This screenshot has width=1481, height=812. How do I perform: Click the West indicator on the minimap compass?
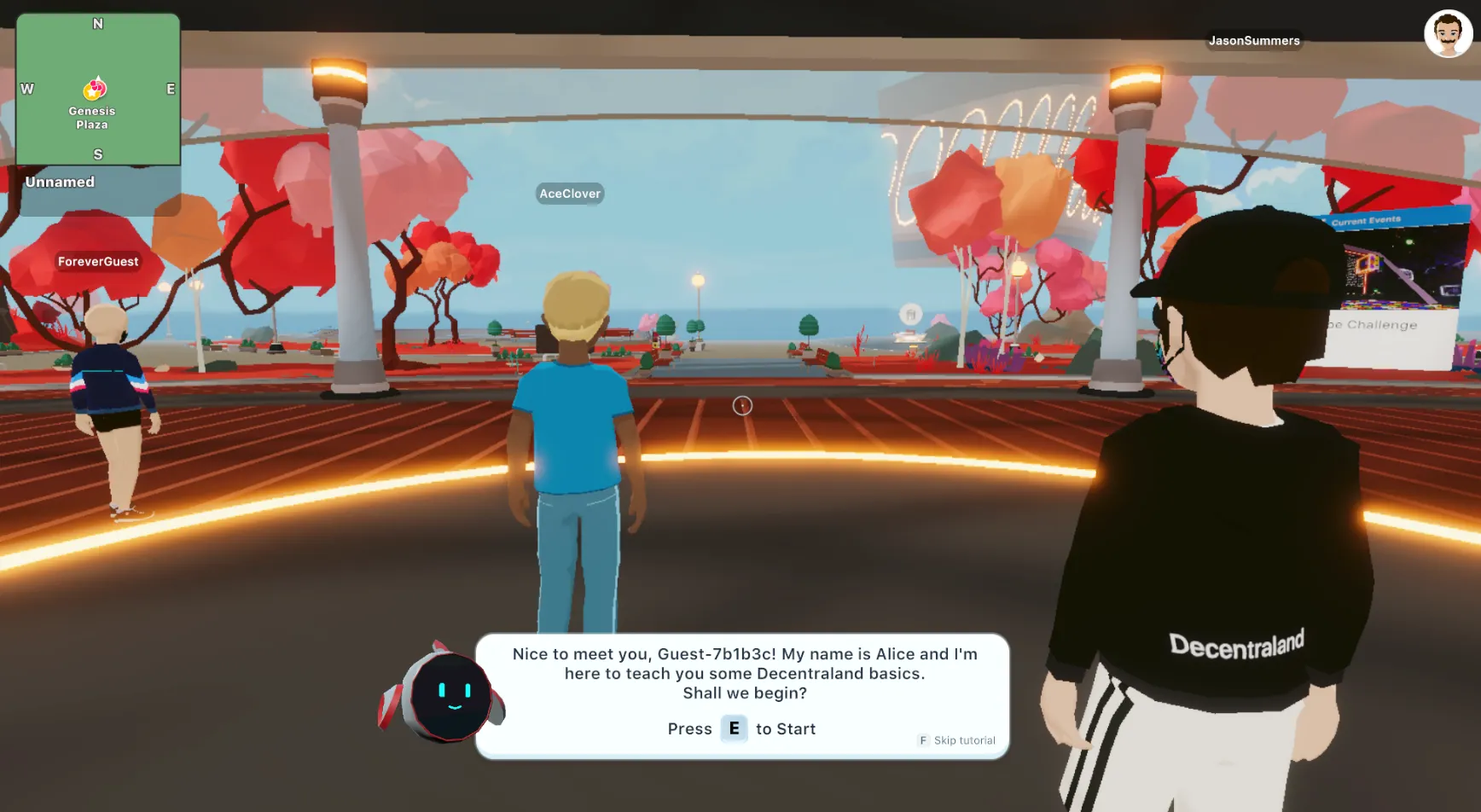(x=26, y=88)
